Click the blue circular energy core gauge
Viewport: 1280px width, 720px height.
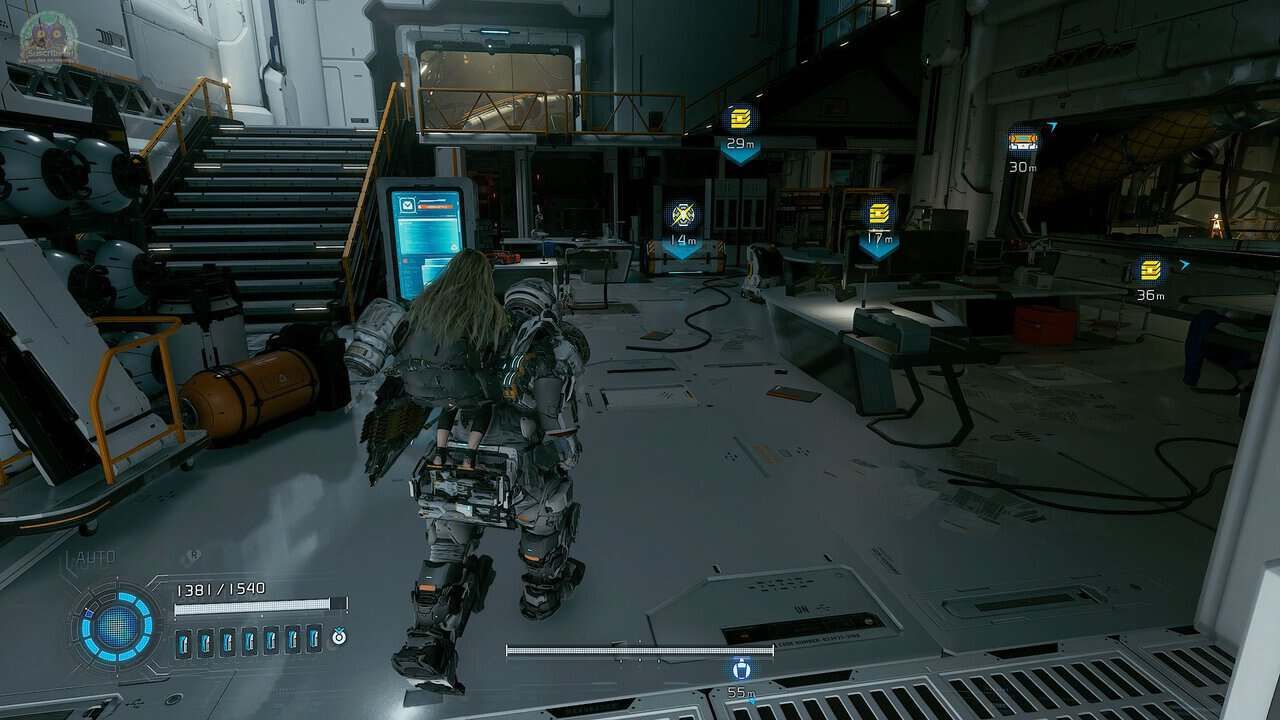click(x=117, y=626)
